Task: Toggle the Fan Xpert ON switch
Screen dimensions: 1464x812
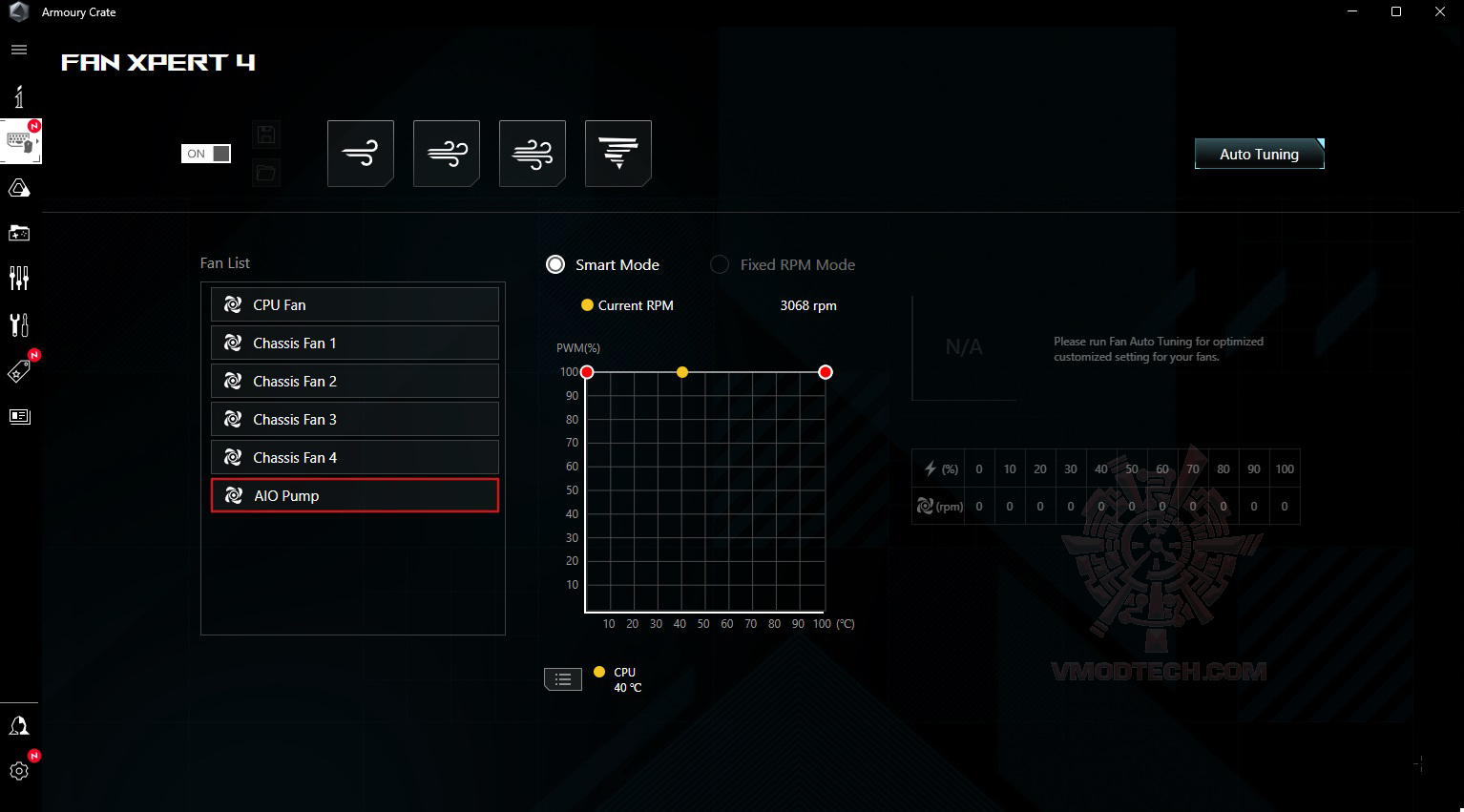Action: point(206,154)
